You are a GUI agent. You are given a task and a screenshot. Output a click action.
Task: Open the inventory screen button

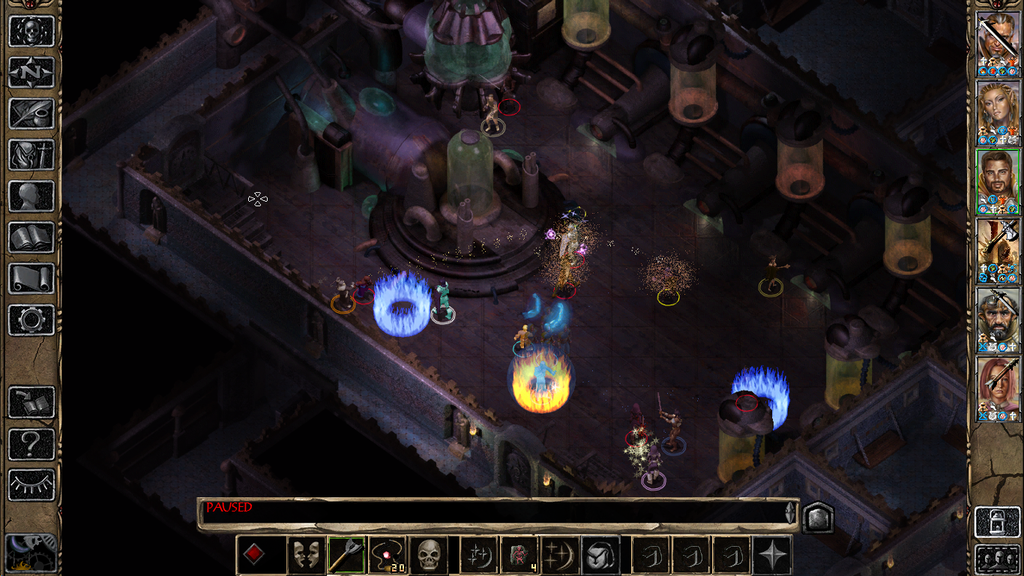click(31, 154)
